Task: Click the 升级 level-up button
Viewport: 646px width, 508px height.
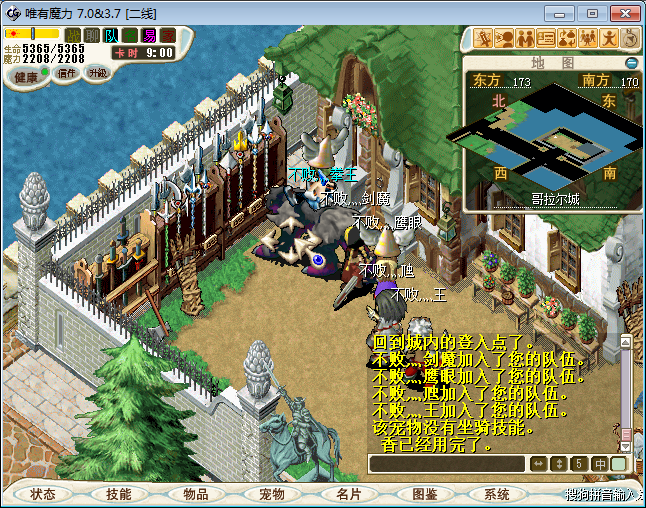Action: (97, 73)
